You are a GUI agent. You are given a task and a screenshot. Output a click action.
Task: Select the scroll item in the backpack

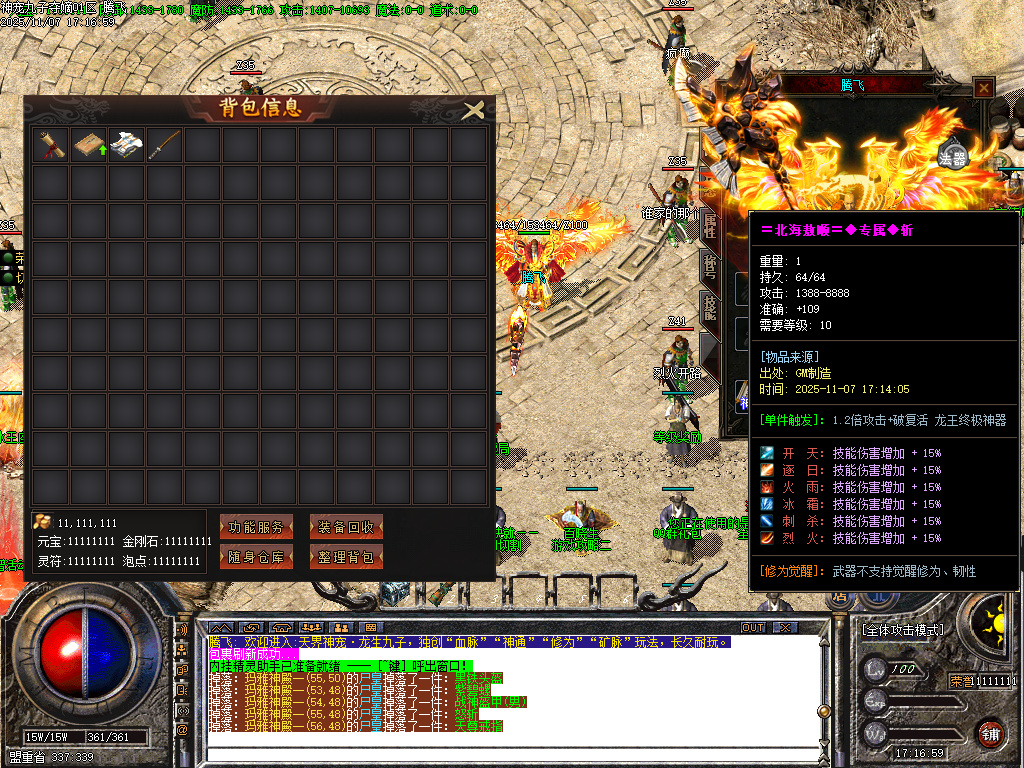tap(51, 146)
